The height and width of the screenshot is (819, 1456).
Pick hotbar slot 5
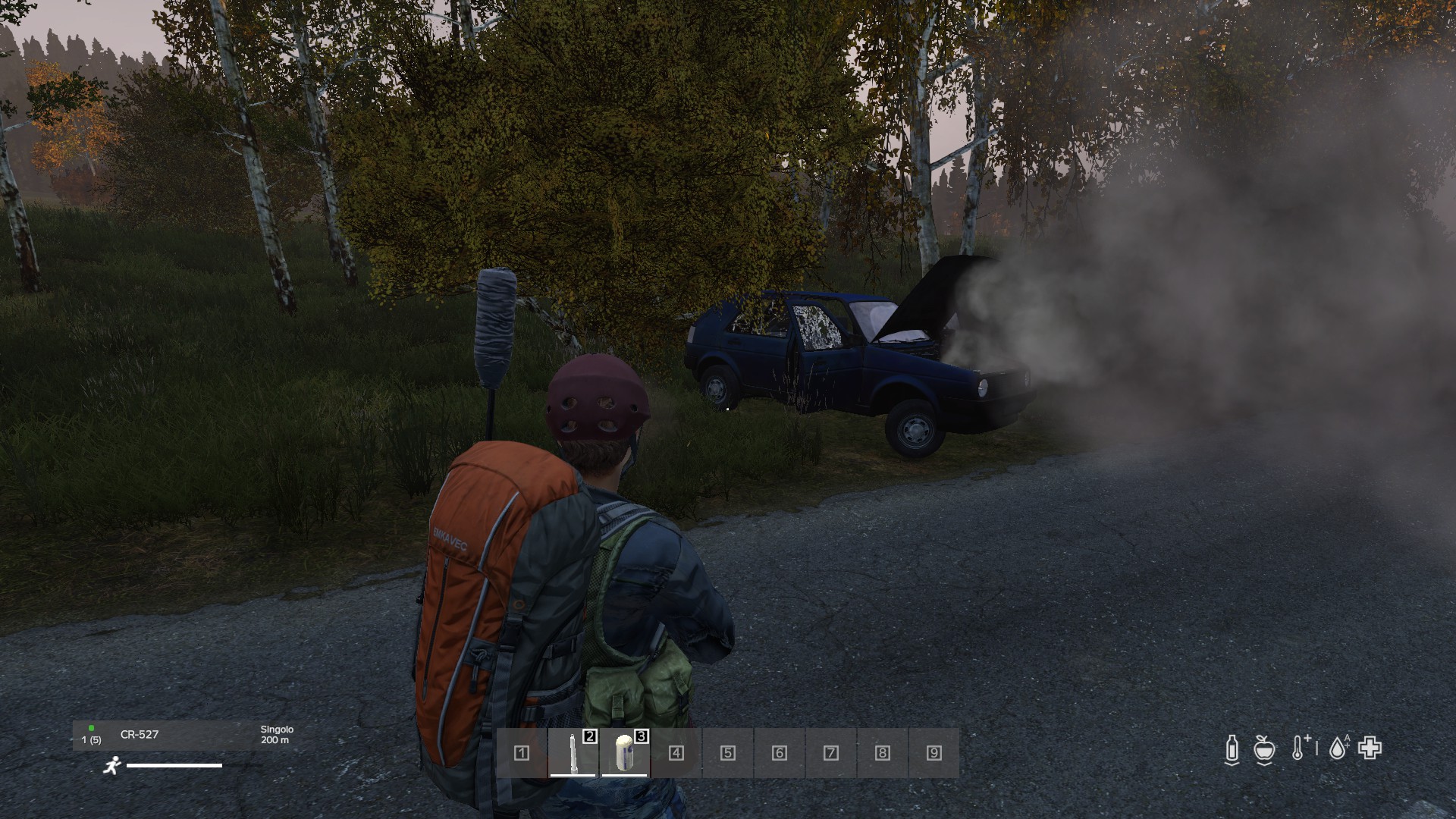pyautogui.click(x=728, y=753)
